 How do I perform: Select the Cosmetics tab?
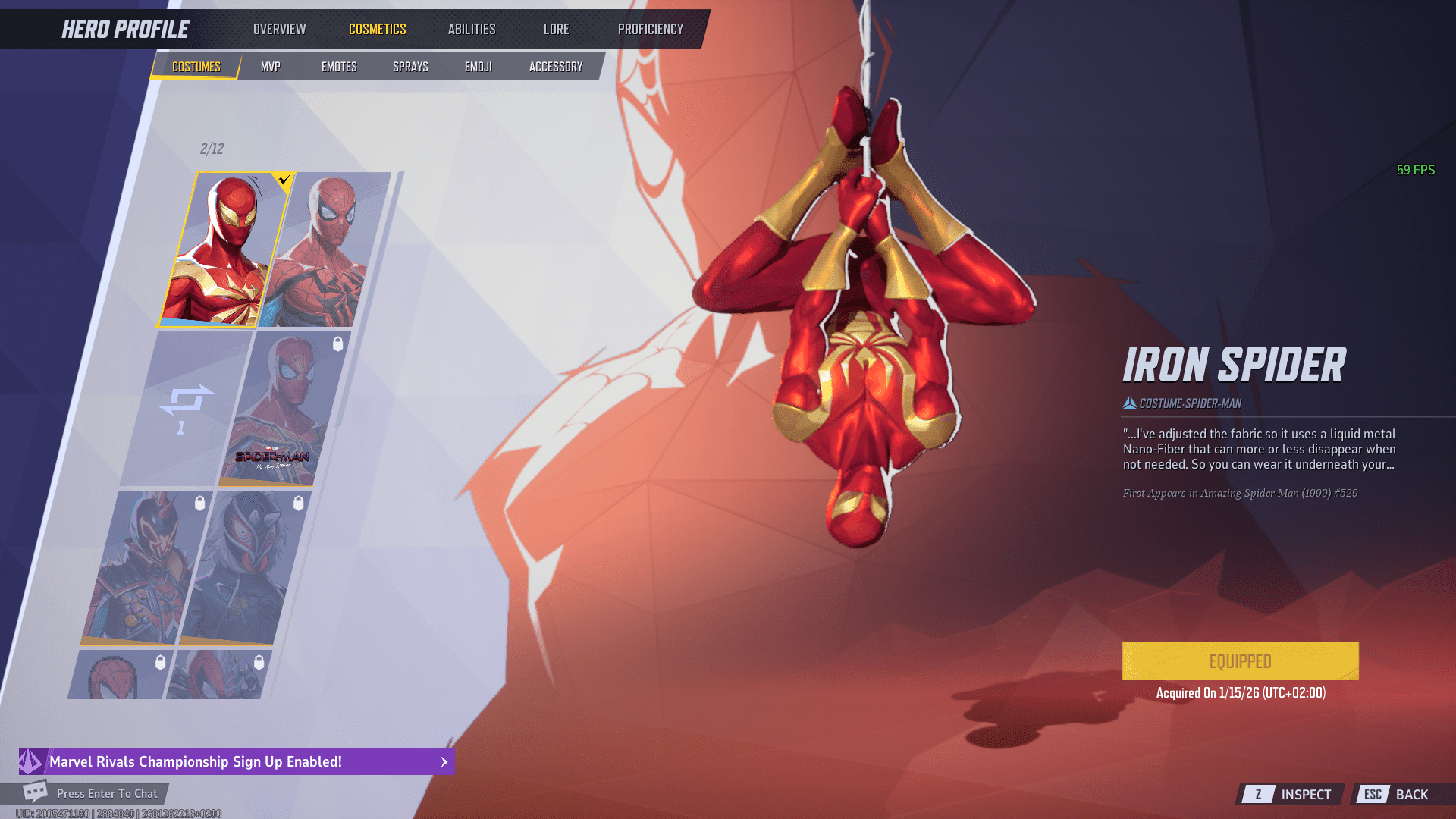[x=377, y=29]
